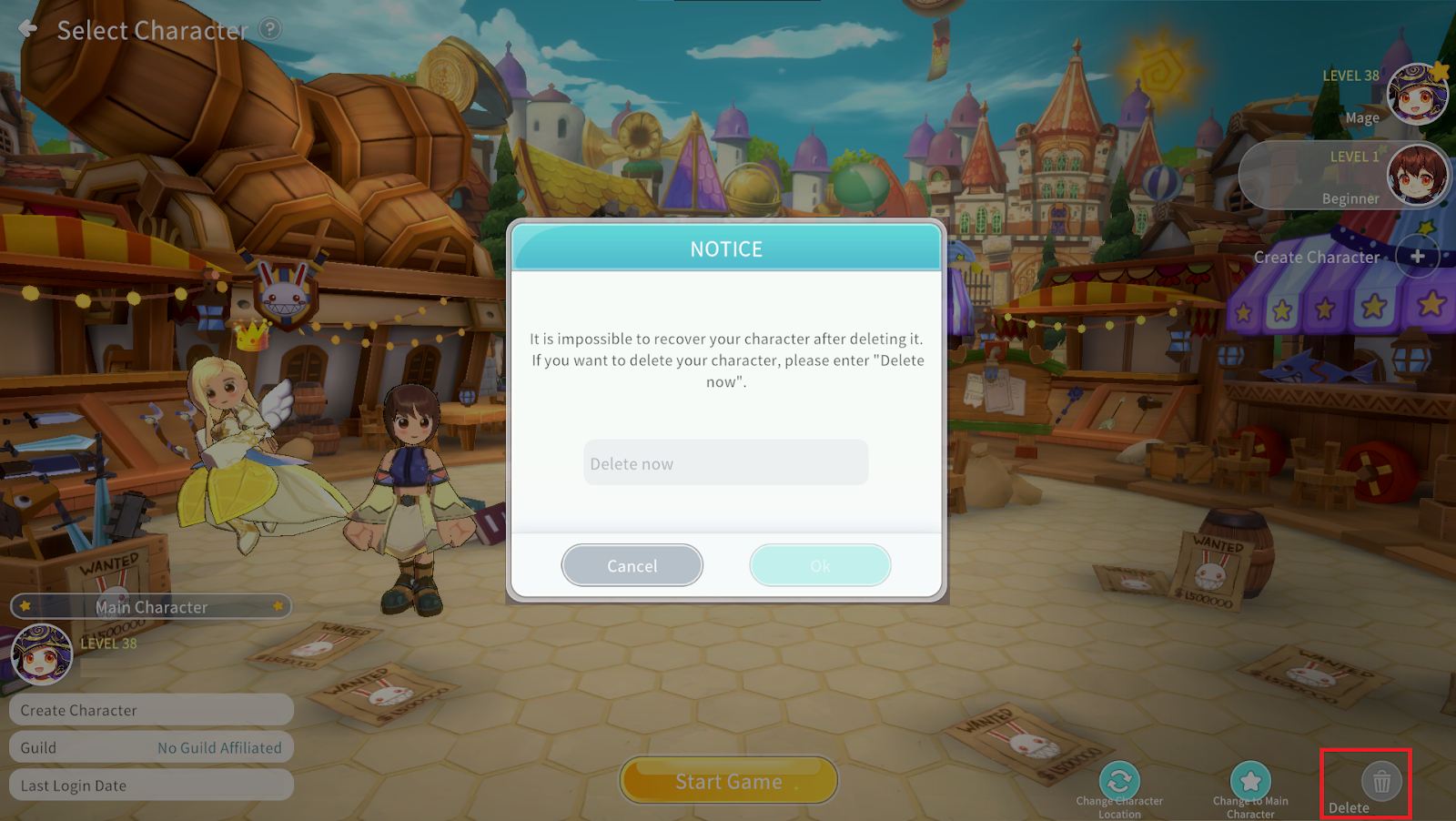Cancel the character deletion notice
Image resolution: width=1456 pixels, height=821 pixels.
[632, 565]
